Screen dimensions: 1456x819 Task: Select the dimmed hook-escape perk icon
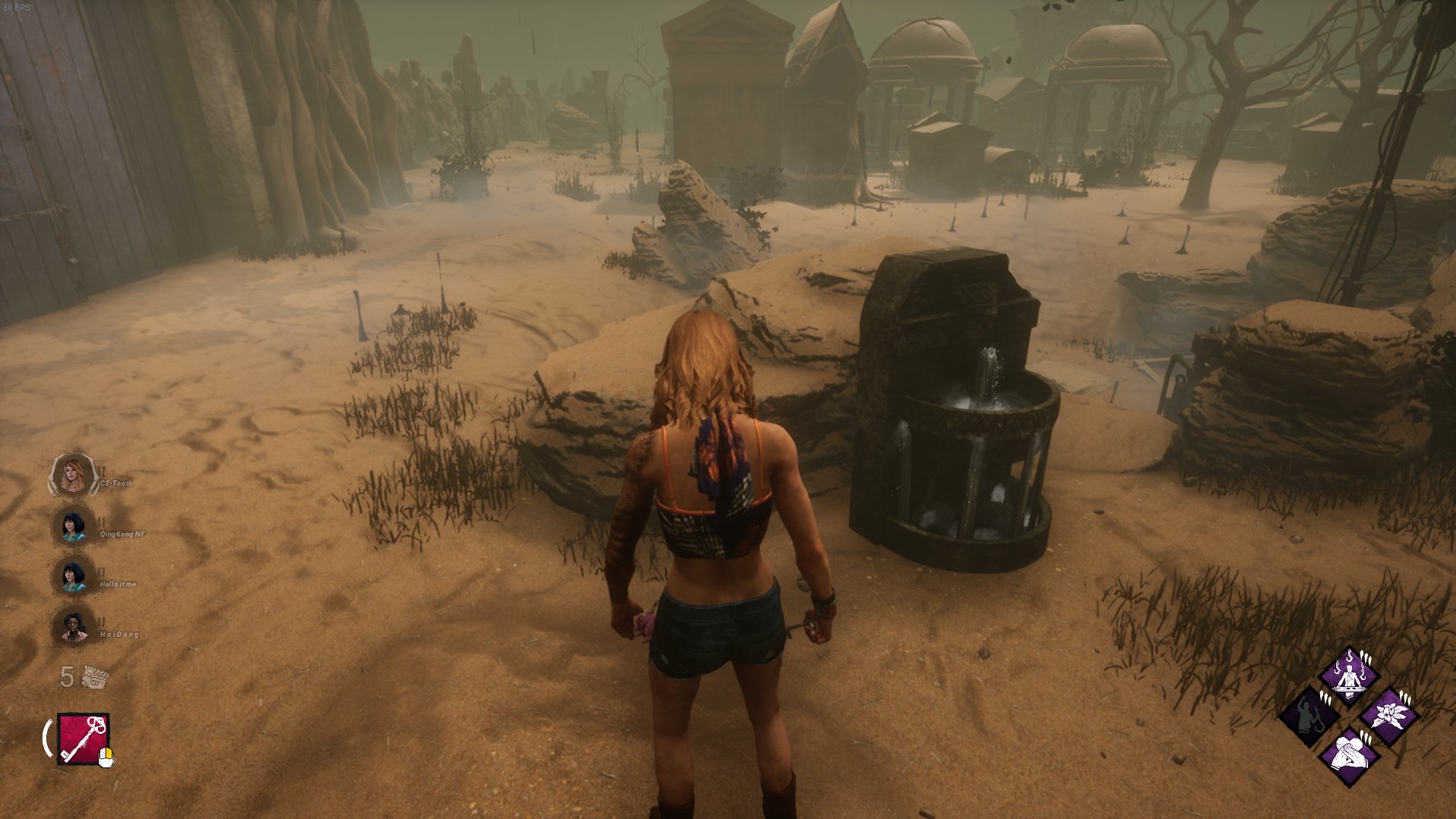click(x=1309, y=716)
